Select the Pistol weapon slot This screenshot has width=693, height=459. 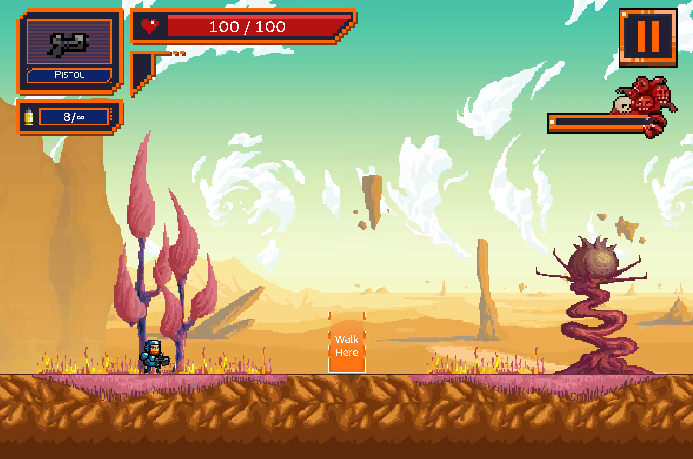pyautogui.click(x=69, y=50)
